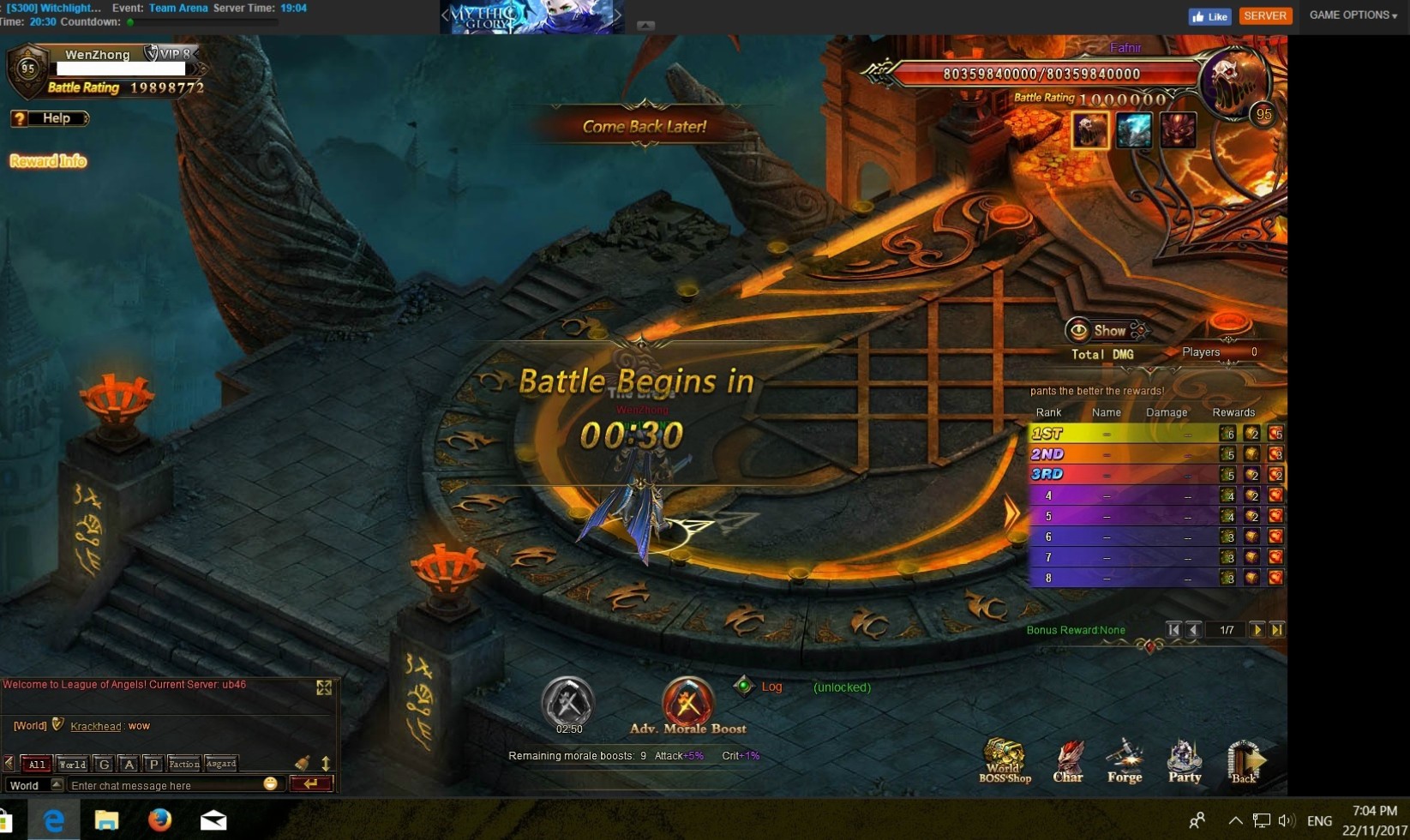Send the chat message
This screenshot has width=1410, height=840.
pos(310,783)
